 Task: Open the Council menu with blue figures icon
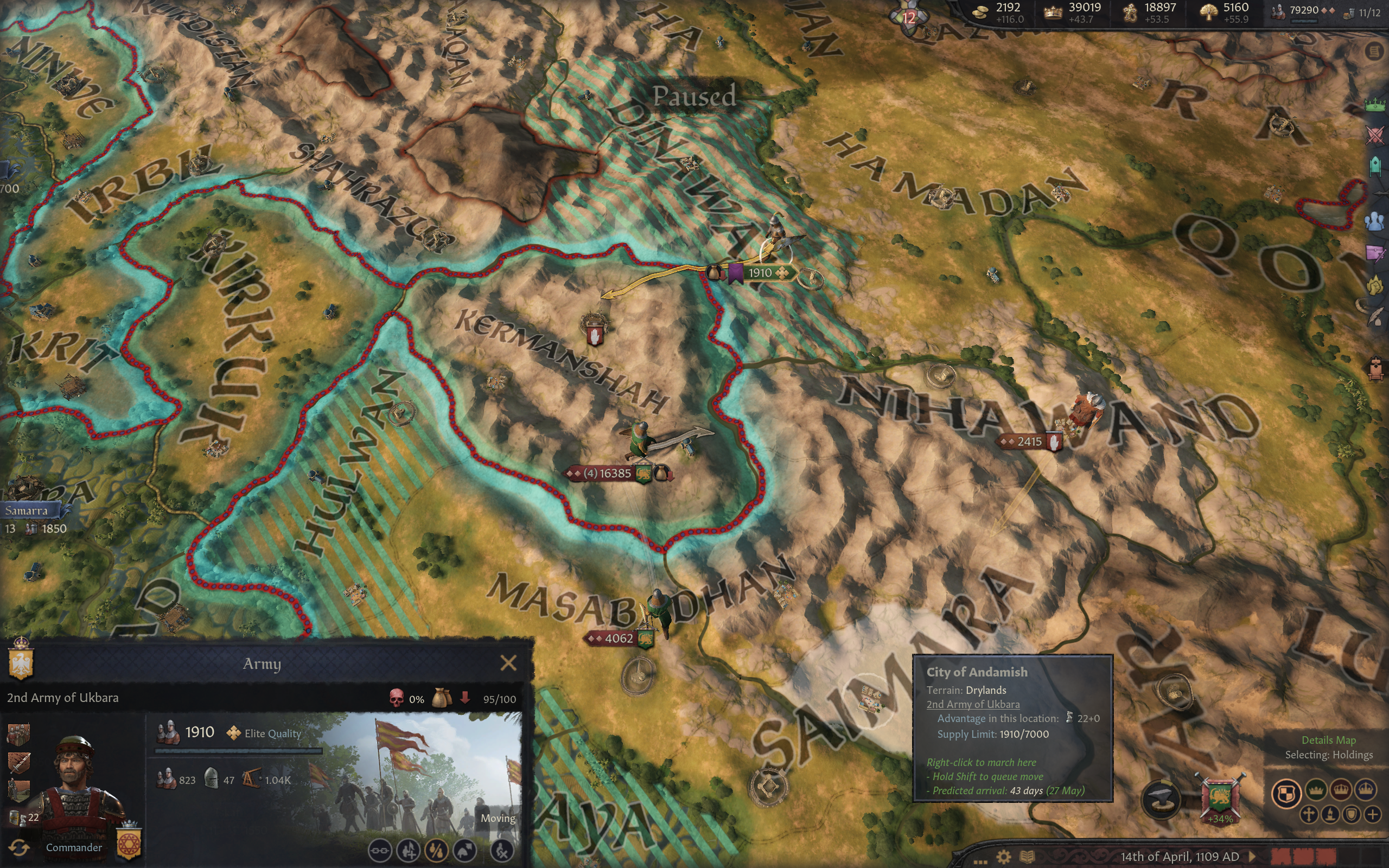(1375, 221)
